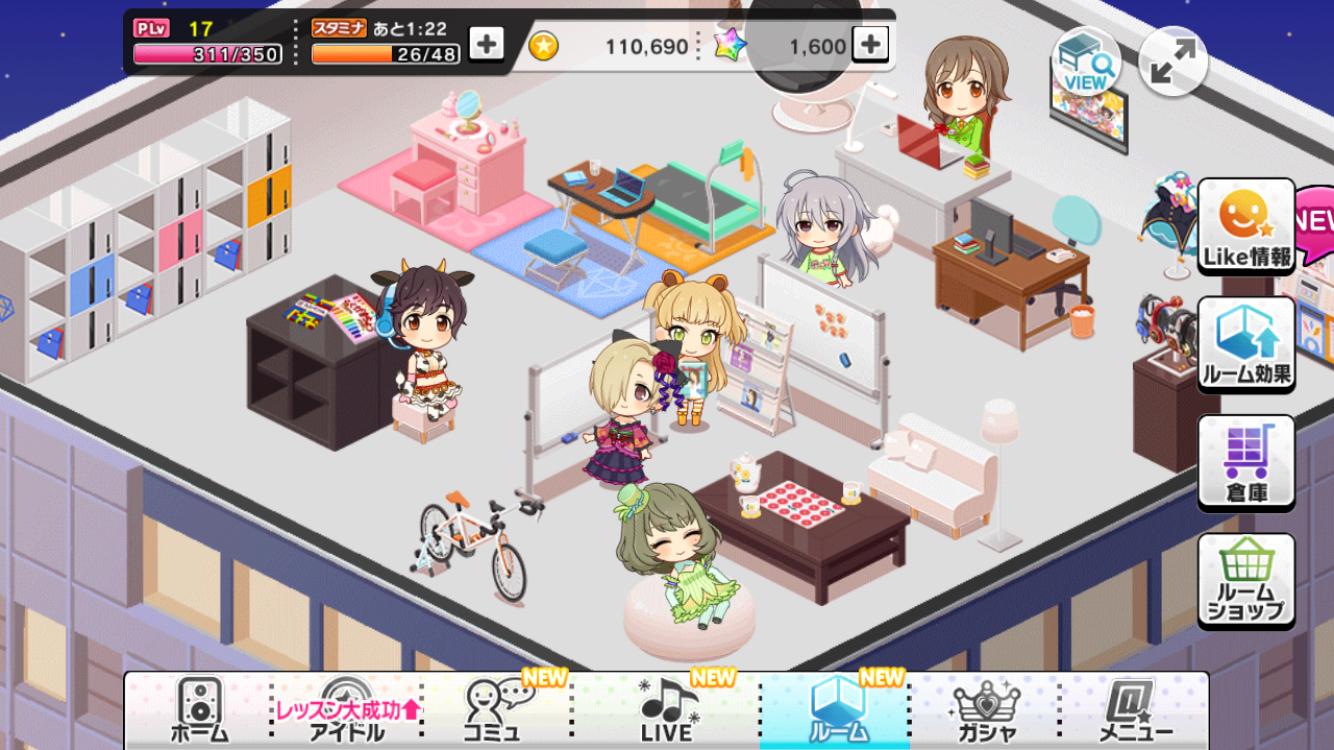Image resolution: width=1334 pixels, height=750 pixels.
Task: Toggle fullscreen with the arrows button
Action: pos(1173,61)
